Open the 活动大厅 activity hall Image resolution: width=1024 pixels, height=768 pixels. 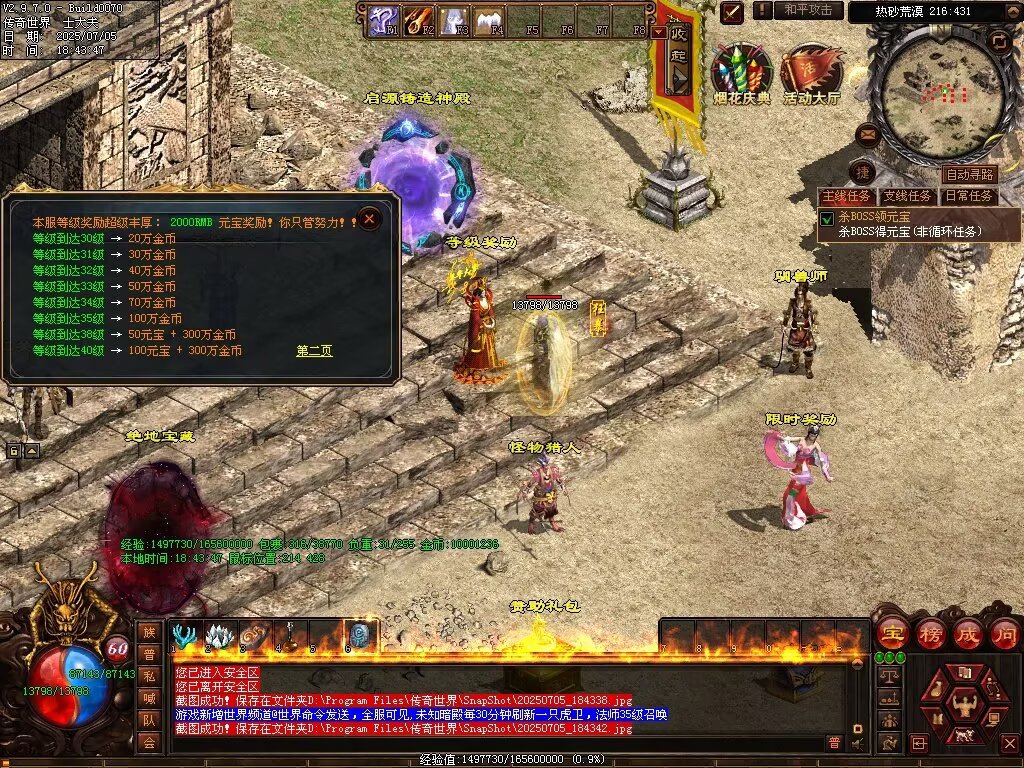tap(811, 72)
